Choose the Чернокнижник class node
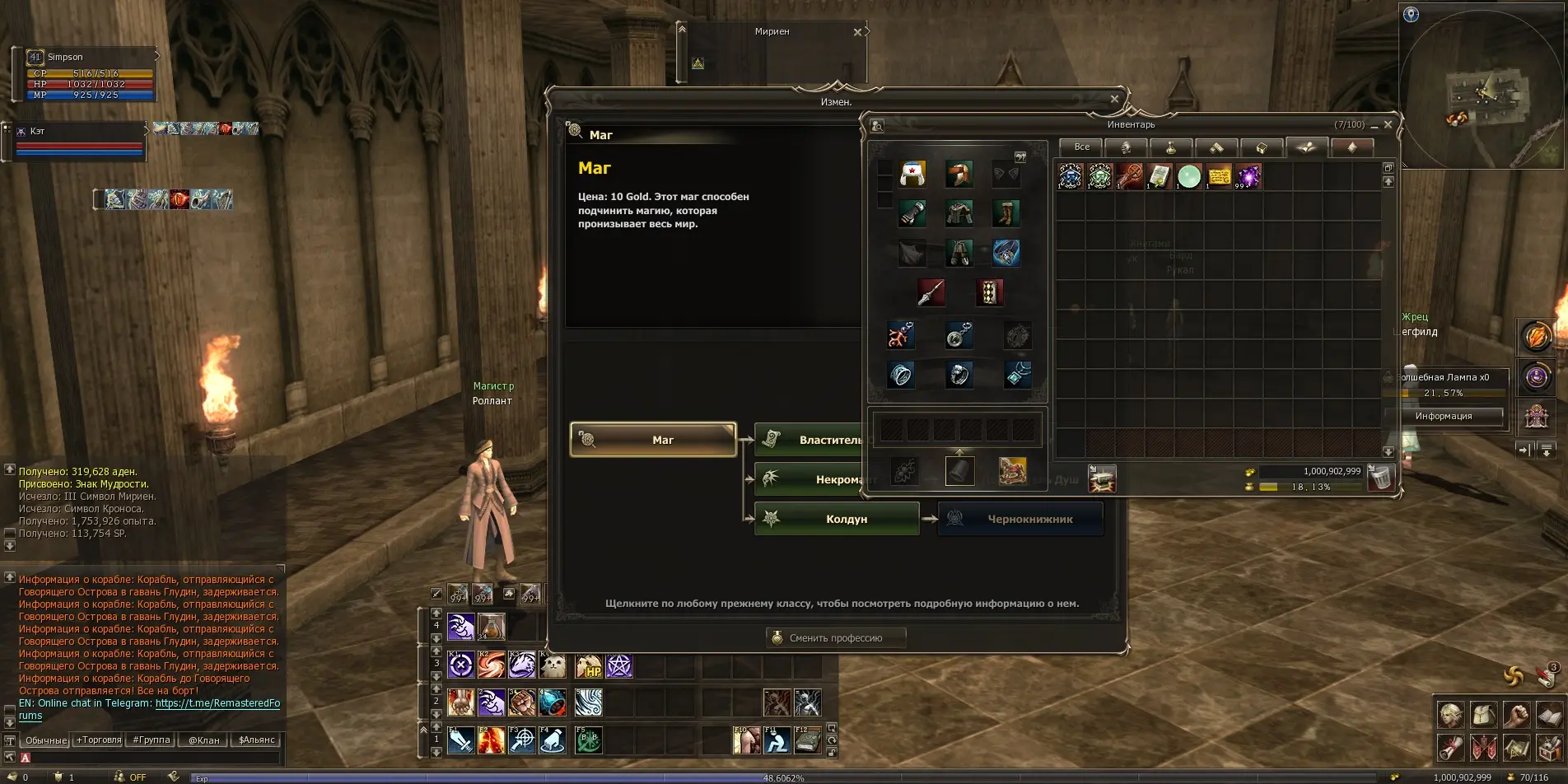This screenshot has height=784, width=1568. tap(1020, 519)
